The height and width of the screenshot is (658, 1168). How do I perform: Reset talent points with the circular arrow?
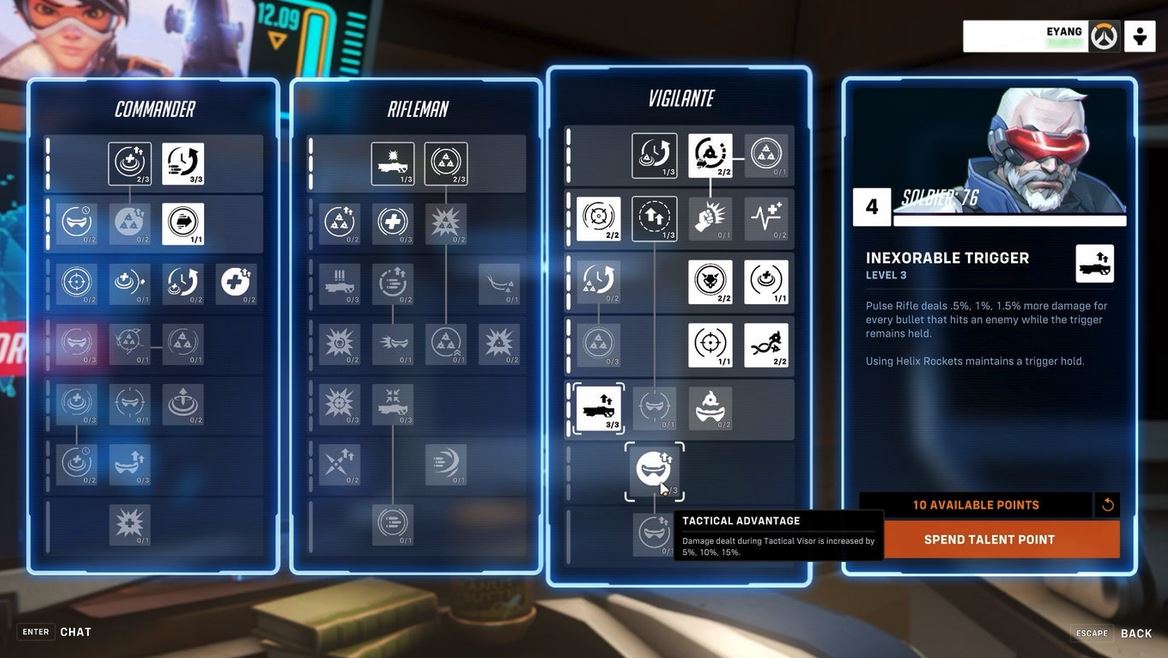[x=1107, y=505]
